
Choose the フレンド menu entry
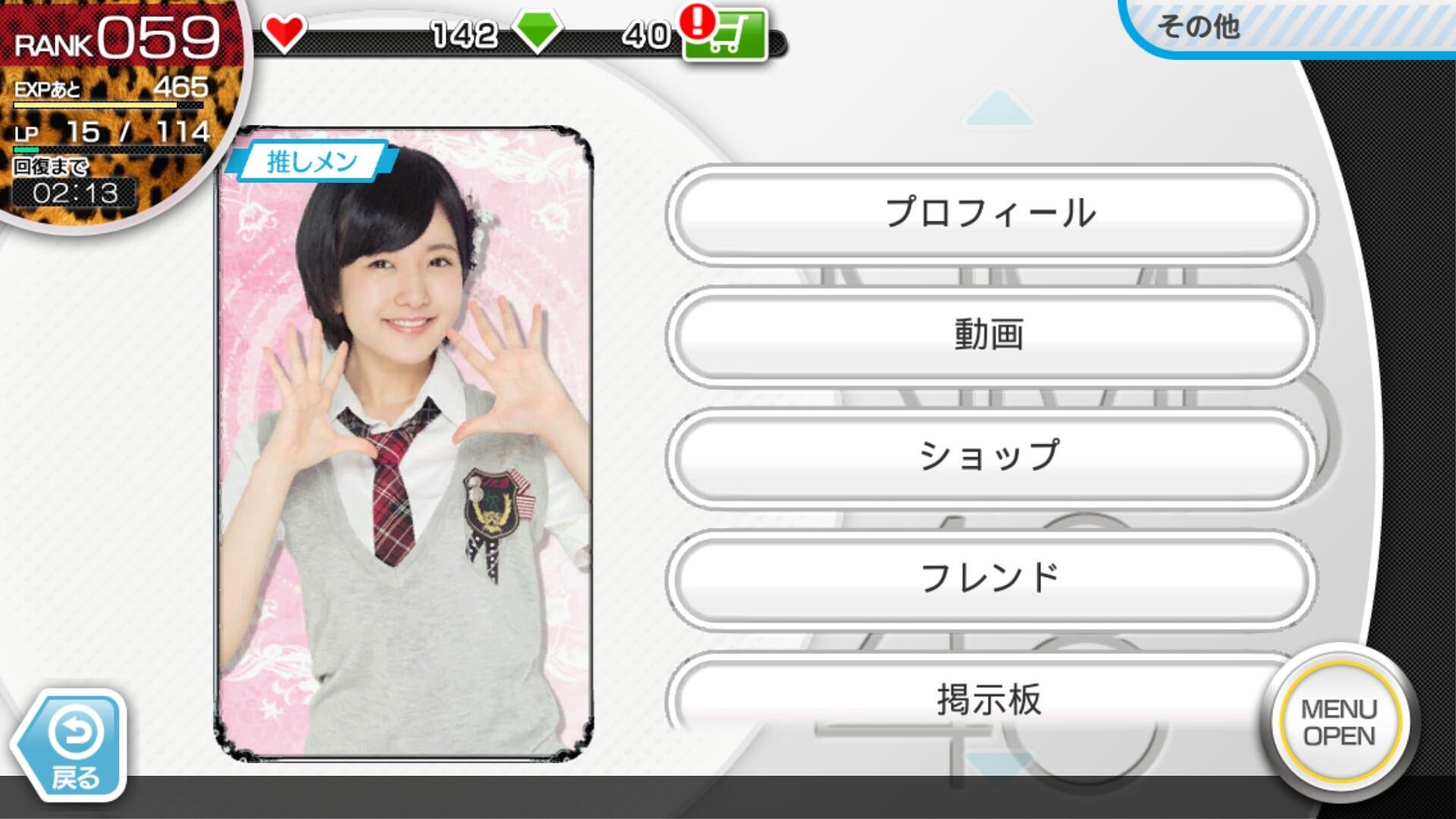pyautogui.click(x=990, y=578)
